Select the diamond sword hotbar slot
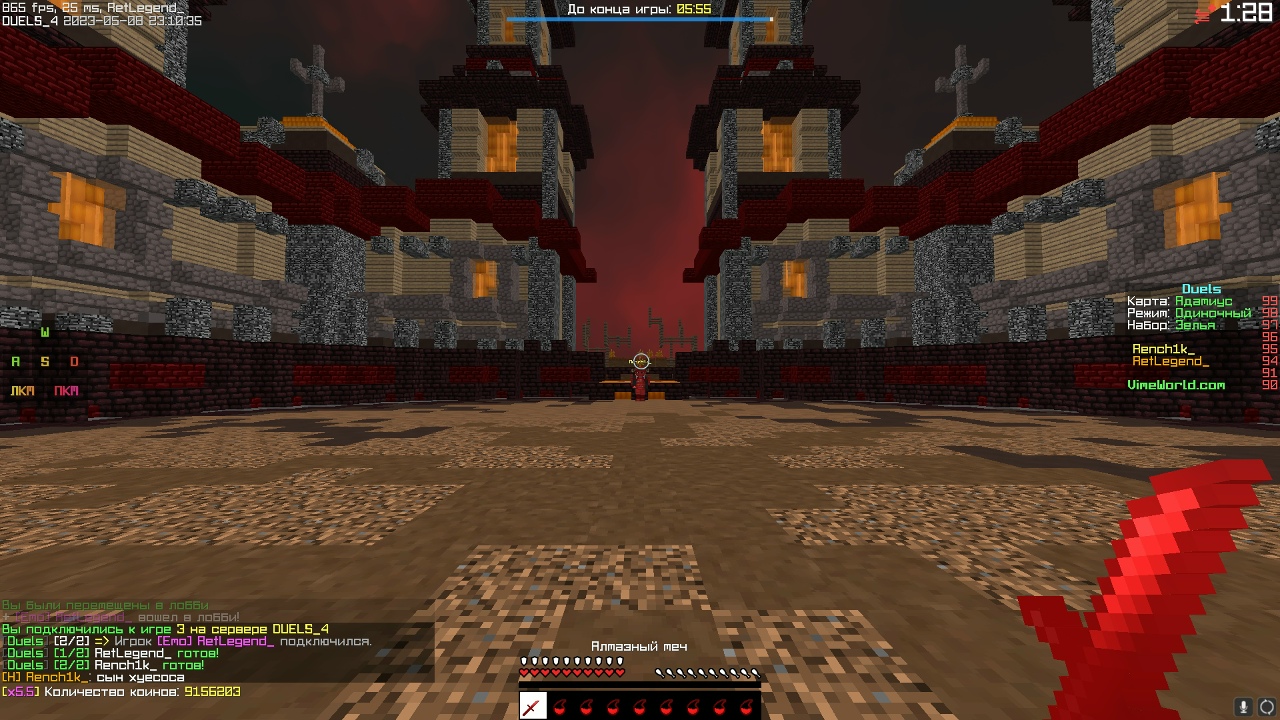This screenshot has width=1280, height=720. (x=533, y=708)
